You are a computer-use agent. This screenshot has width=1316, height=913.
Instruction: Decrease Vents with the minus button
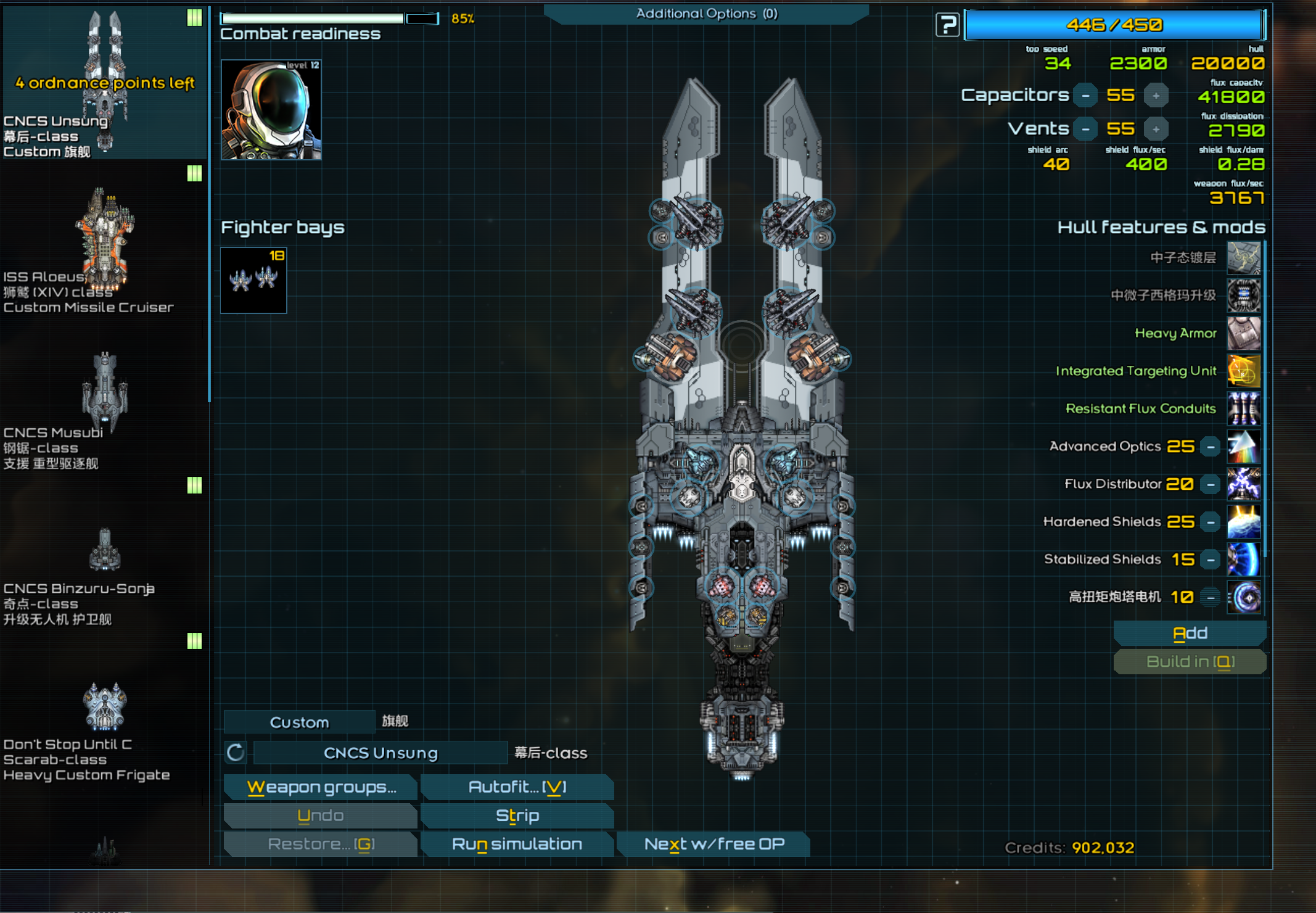(x=1085, y=129)
